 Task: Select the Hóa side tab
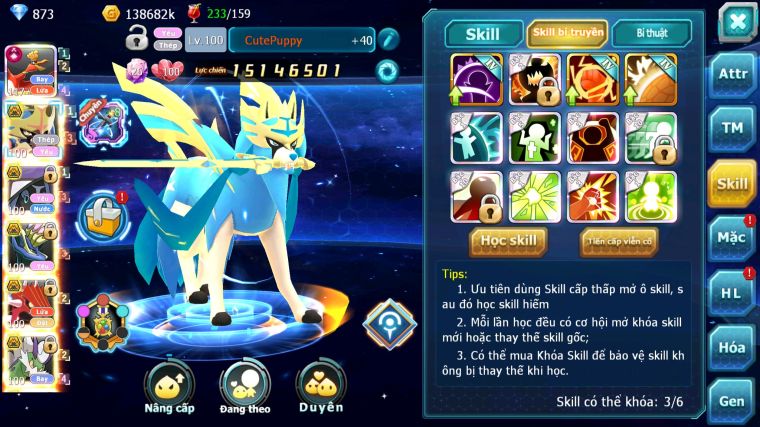click(x=733, y=347)
